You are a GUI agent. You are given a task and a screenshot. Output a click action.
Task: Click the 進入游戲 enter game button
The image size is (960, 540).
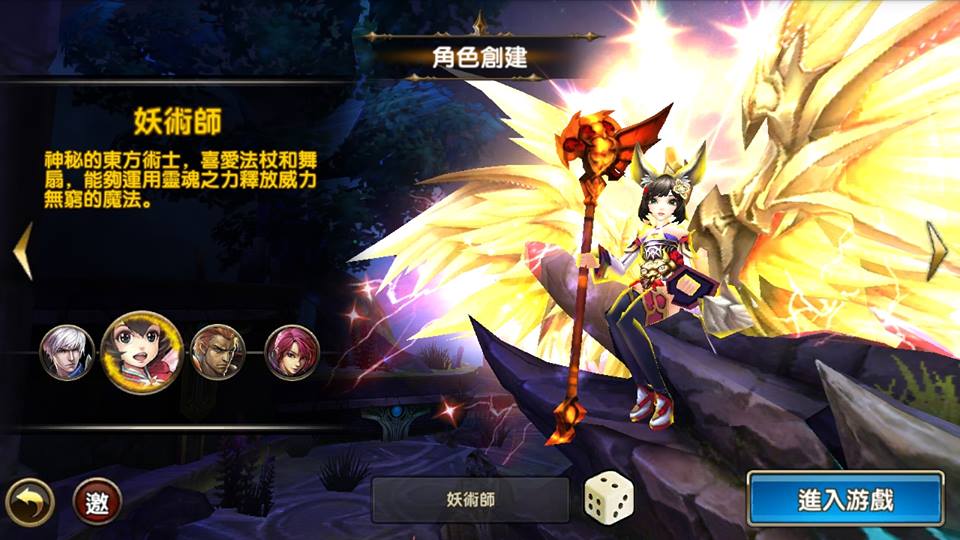coord(845,499)
